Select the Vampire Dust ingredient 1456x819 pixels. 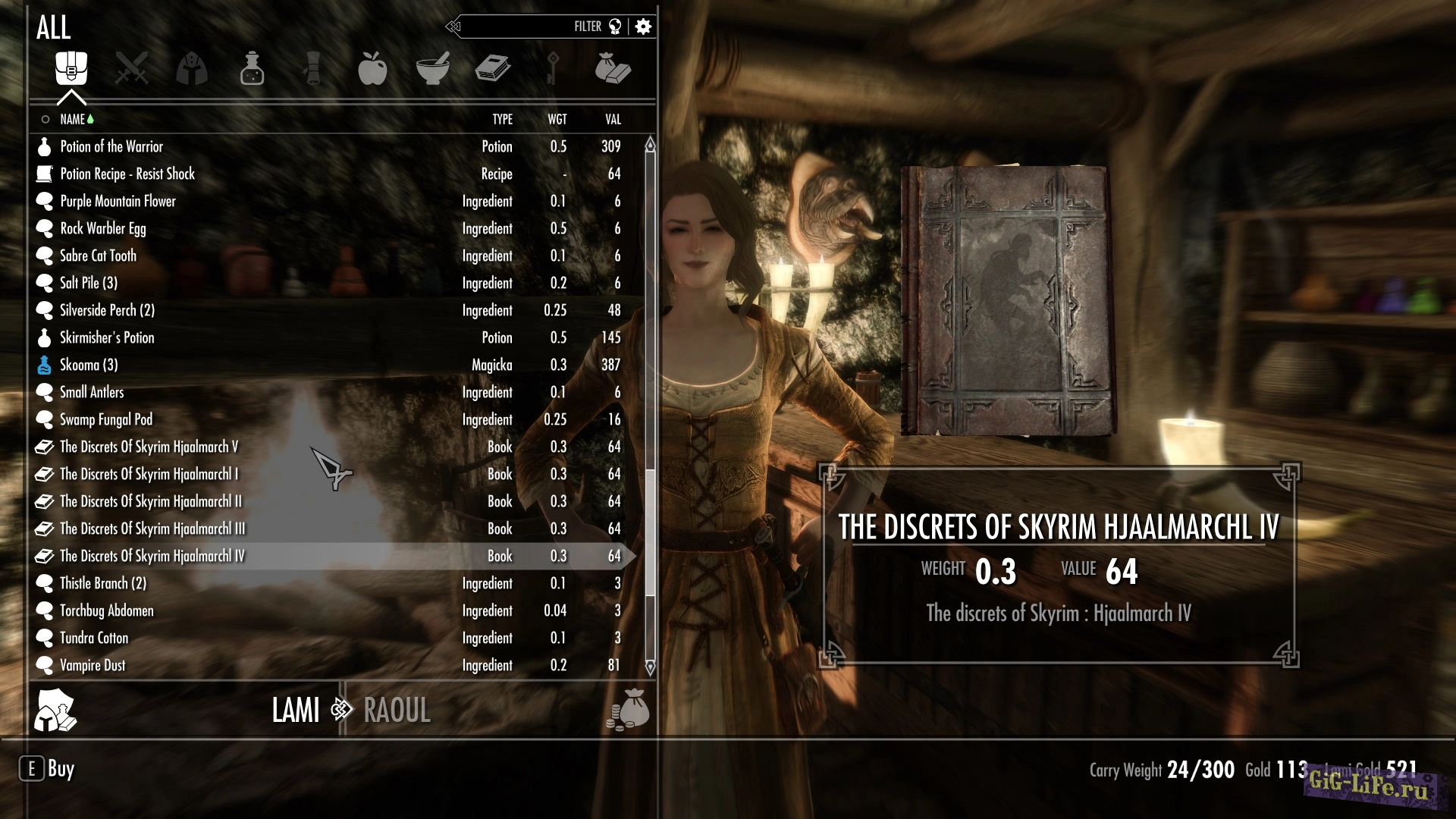pos(93,665)
